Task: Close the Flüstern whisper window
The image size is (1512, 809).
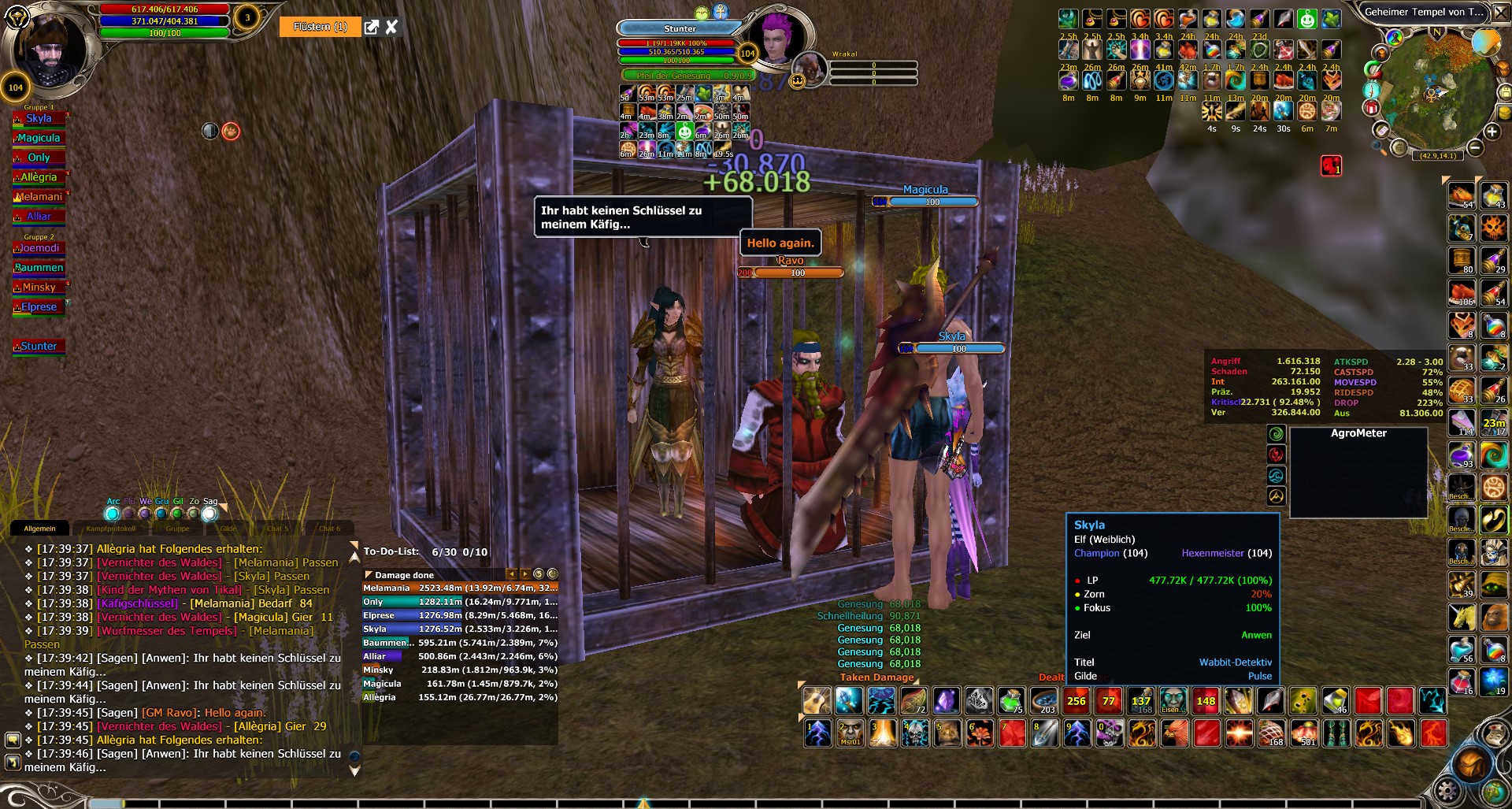Action: tap(391, 28)
